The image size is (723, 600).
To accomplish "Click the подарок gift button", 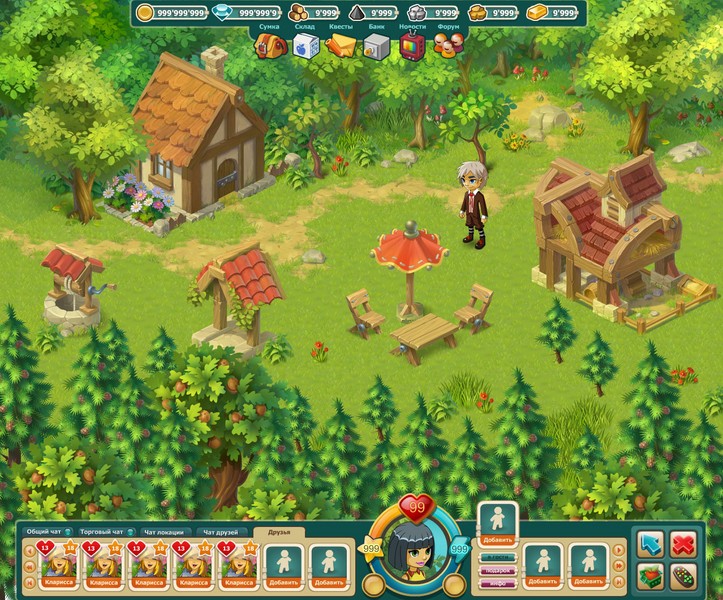I will (496, 569).
